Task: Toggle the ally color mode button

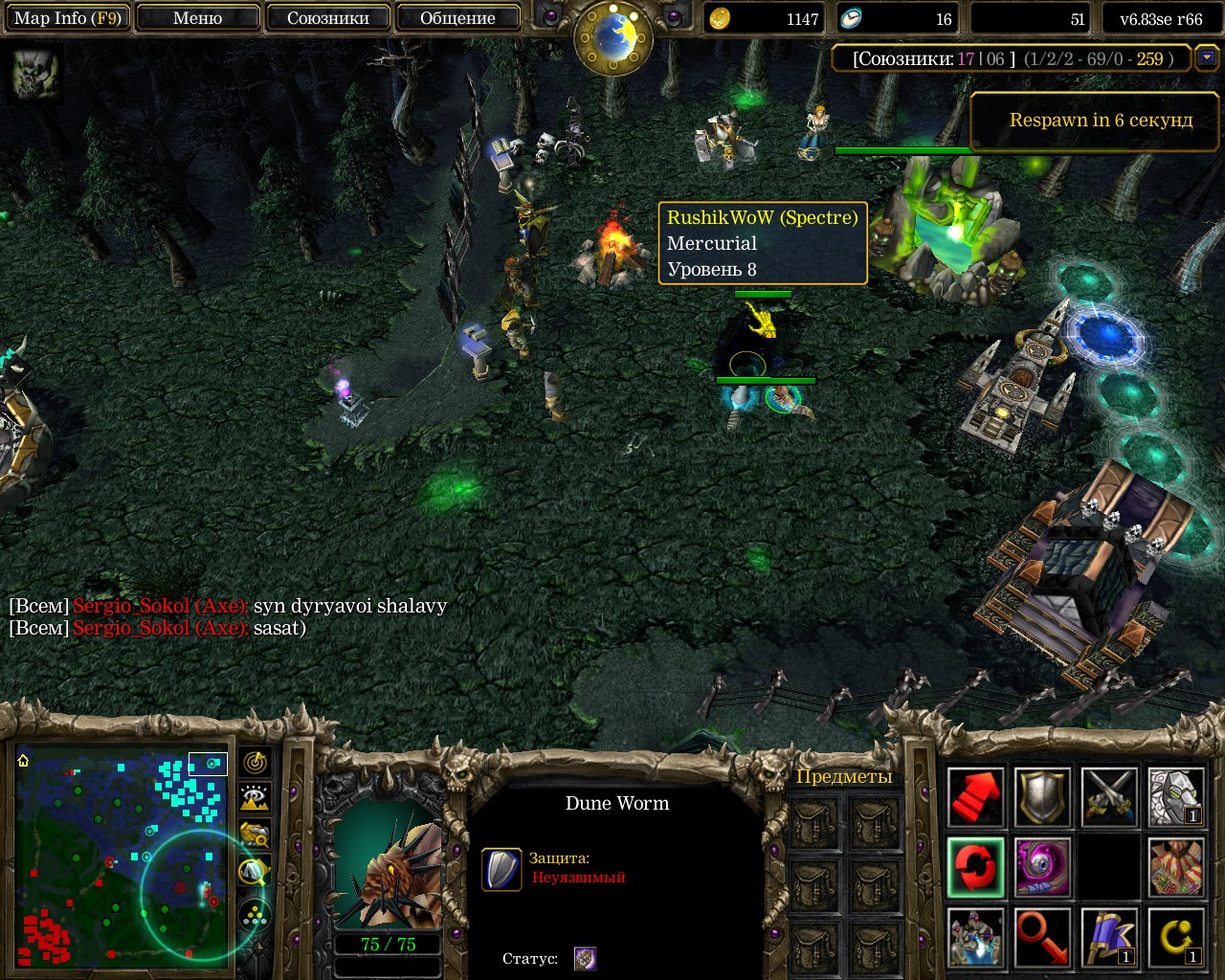Action: point(255,835)
